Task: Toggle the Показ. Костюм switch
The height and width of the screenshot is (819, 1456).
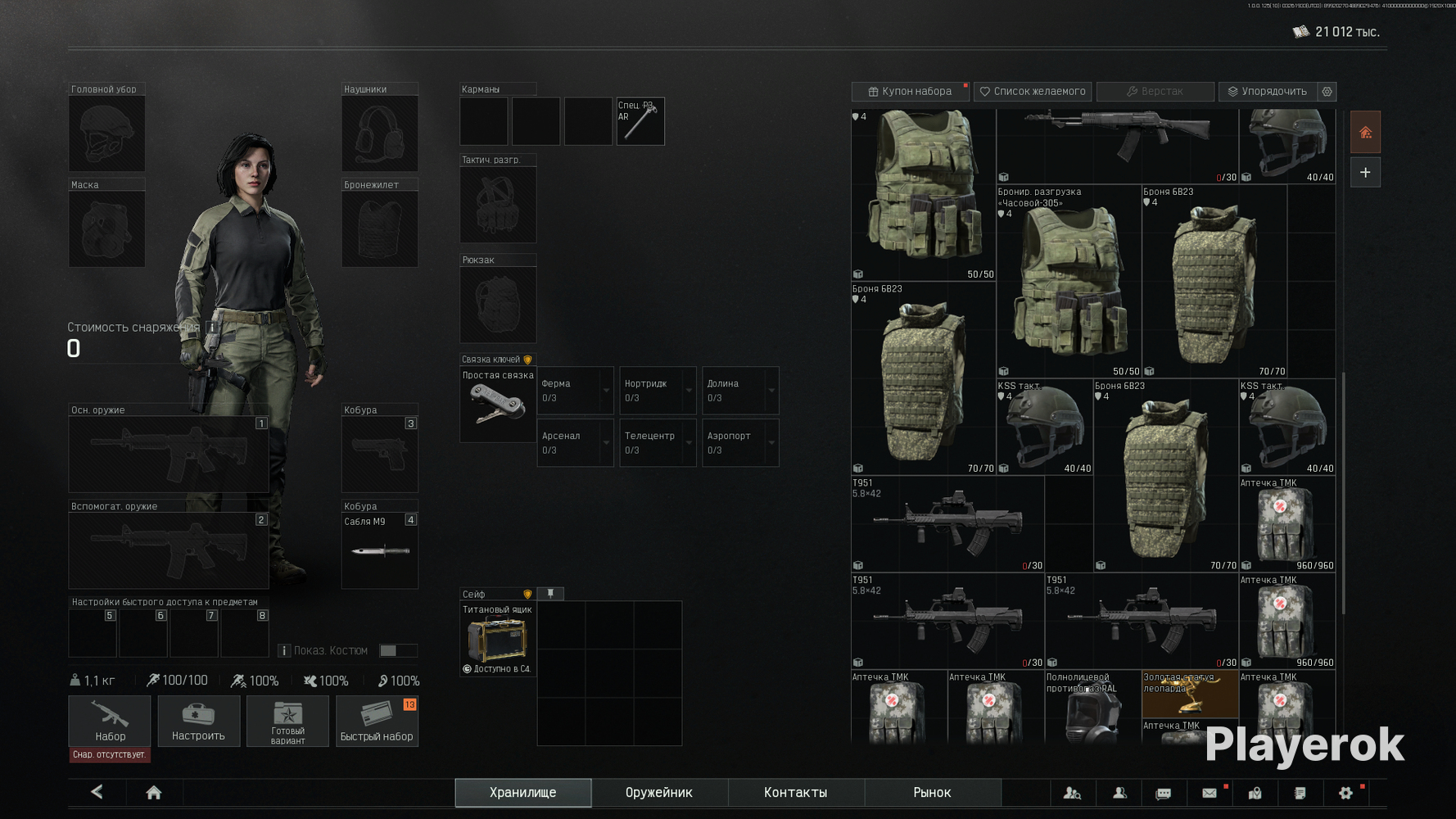Action: (397, 650)
